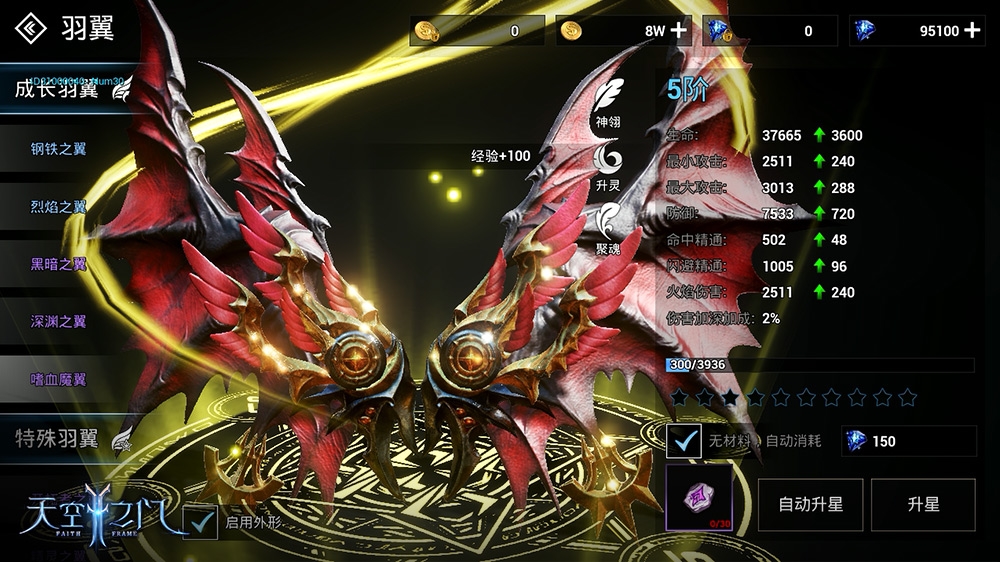Screen dimensions: 1000x562
Task: Open the 升灵 upgrade icon
Action: 608,162
